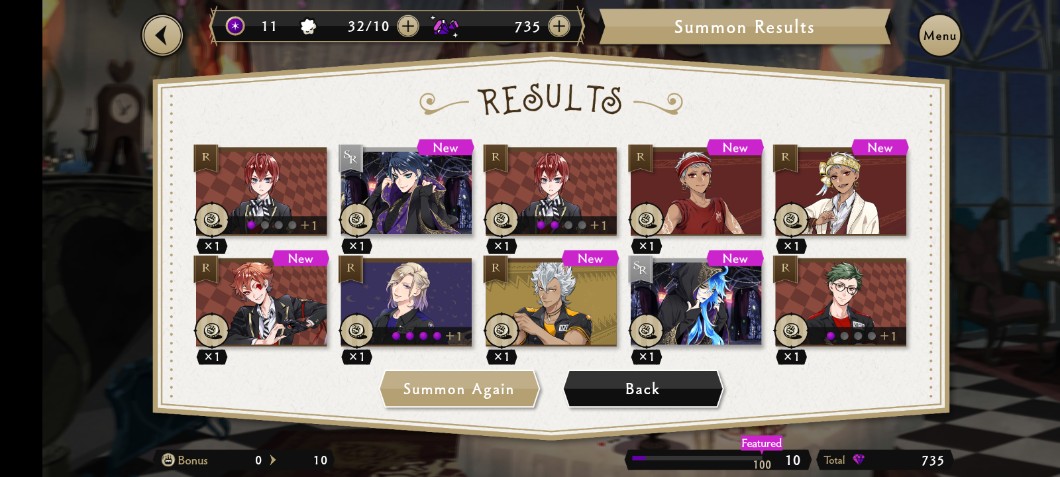This screenshot has height=477, width=1060.
Task: Select the new orange-haired winking card
Action: 261,302
